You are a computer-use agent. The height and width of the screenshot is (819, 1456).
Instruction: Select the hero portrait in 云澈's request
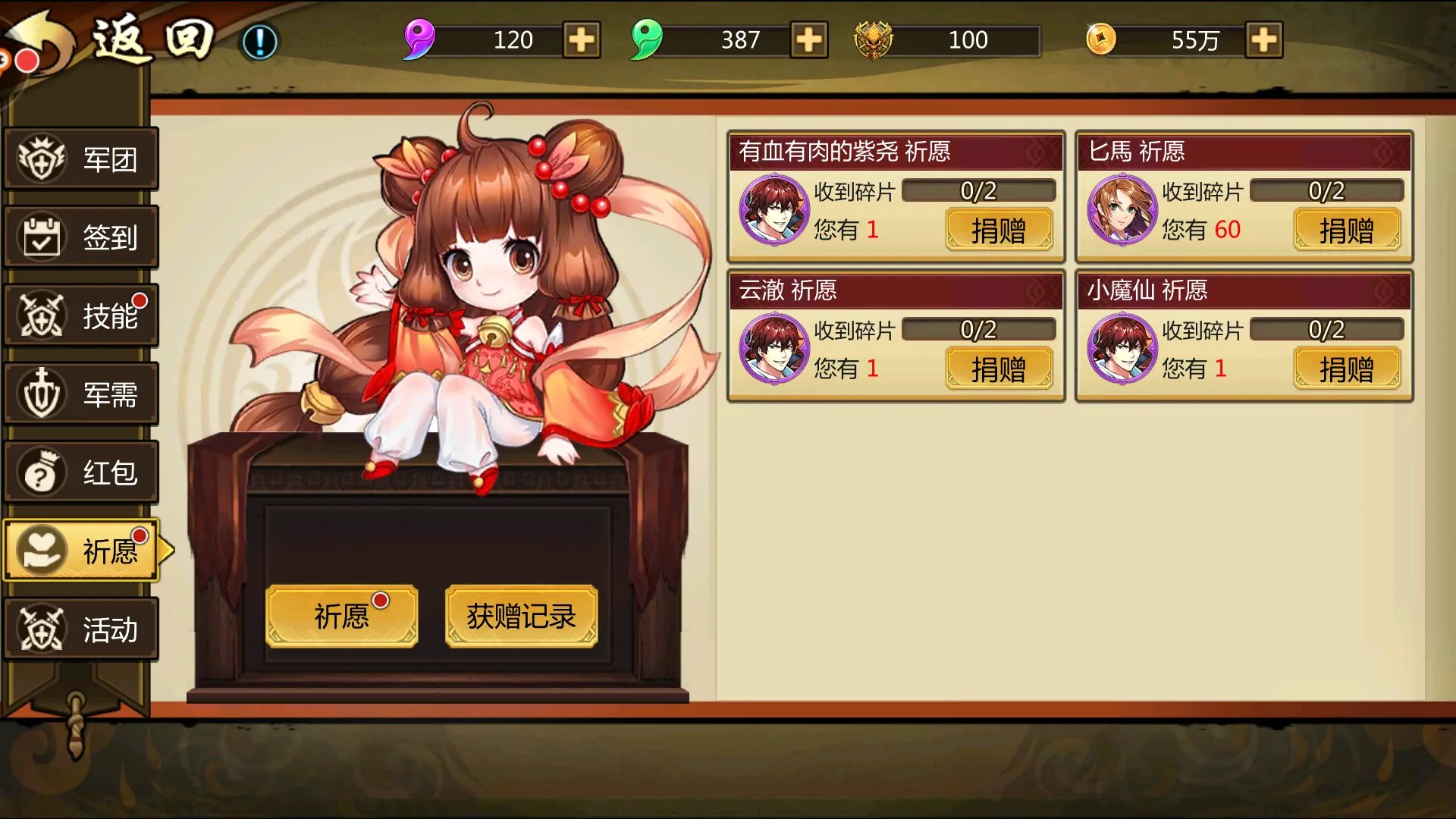pyautogui.click(x=774, y=349)
